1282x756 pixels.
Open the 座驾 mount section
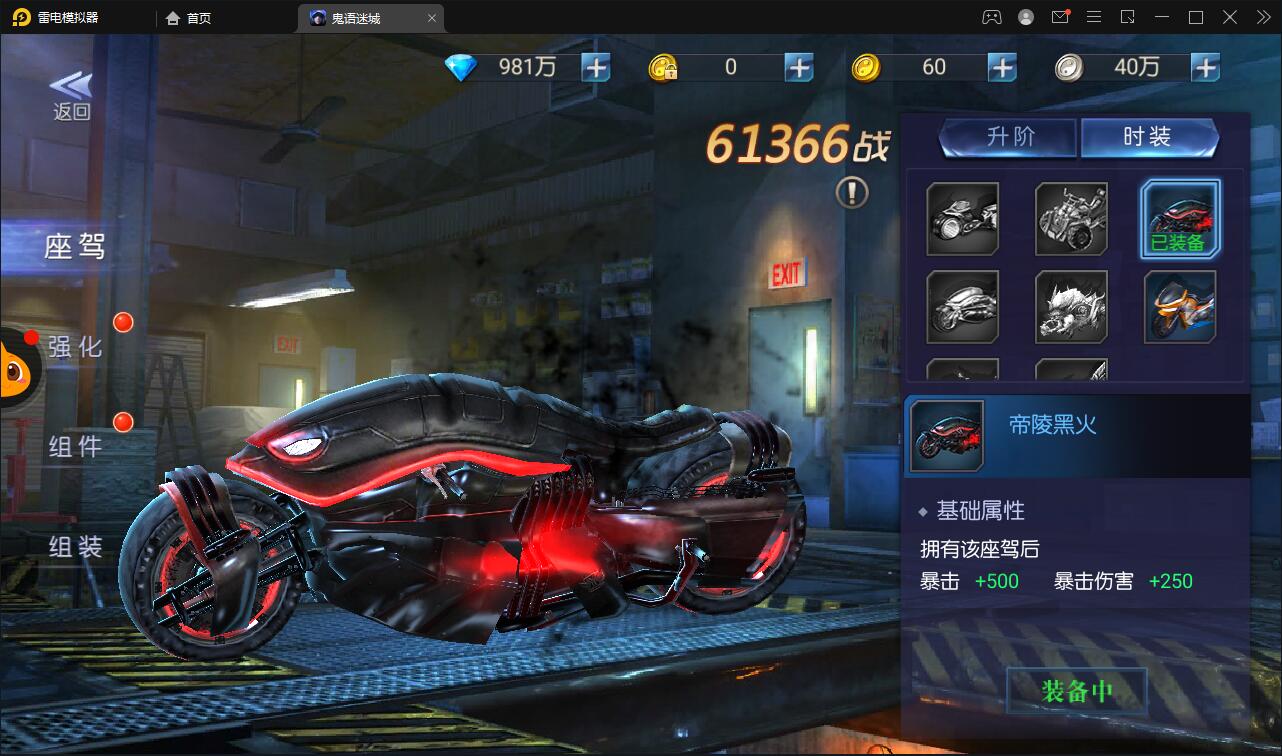coord(74,246)
